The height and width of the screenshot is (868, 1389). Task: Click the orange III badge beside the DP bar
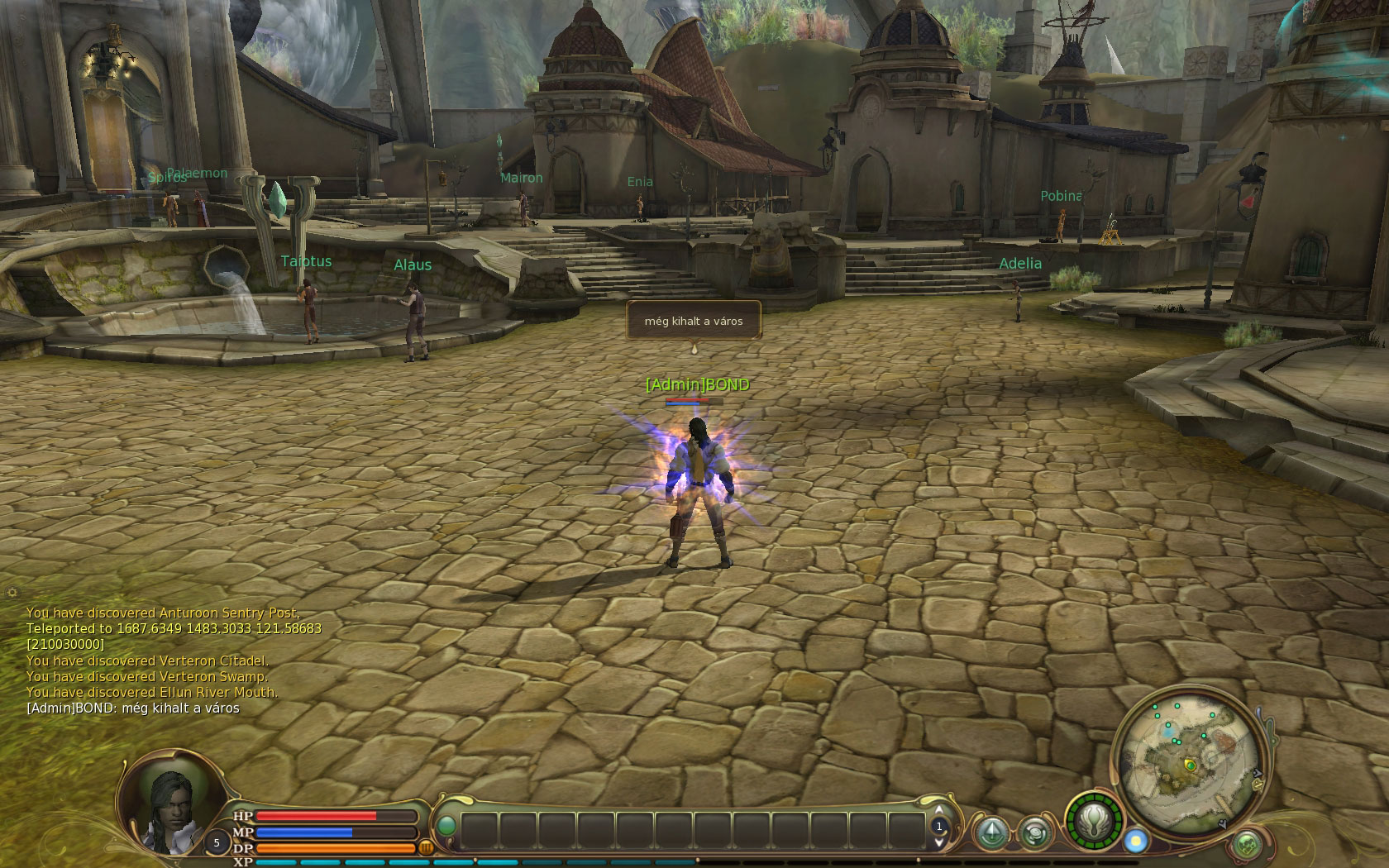click(x=427, y=847)
